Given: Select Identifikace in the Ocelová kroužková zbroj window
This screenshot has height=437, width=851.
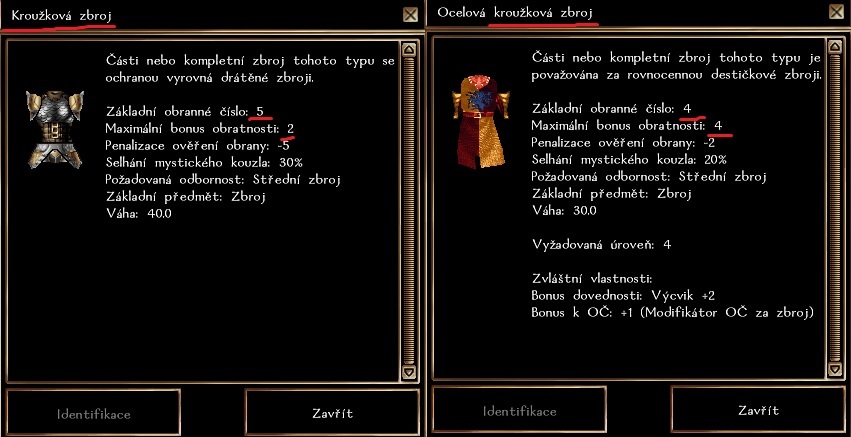Looking at the screenshot, I should click(520, 411).
